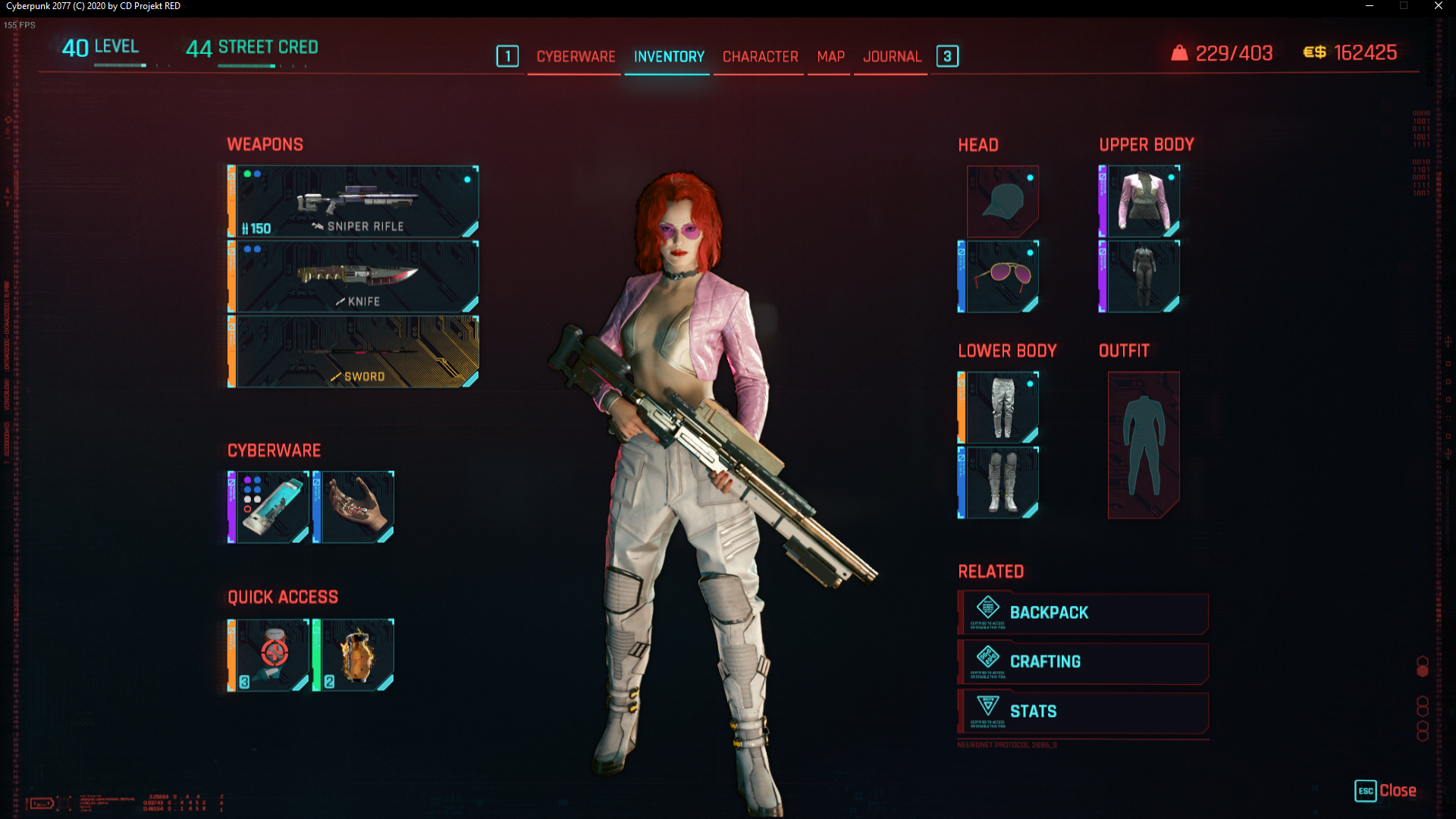This screenshot has width=1456, height=819.
Task: Open the white pants in Lower Body
Action: [1003, 407]
